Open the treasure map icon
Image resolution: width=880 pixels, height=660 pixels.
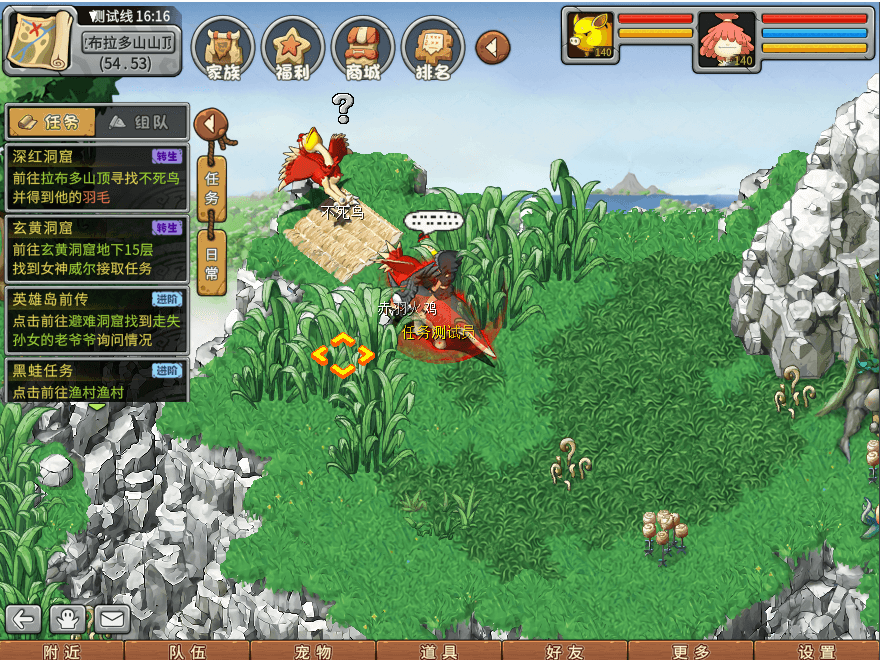[40, 40]
